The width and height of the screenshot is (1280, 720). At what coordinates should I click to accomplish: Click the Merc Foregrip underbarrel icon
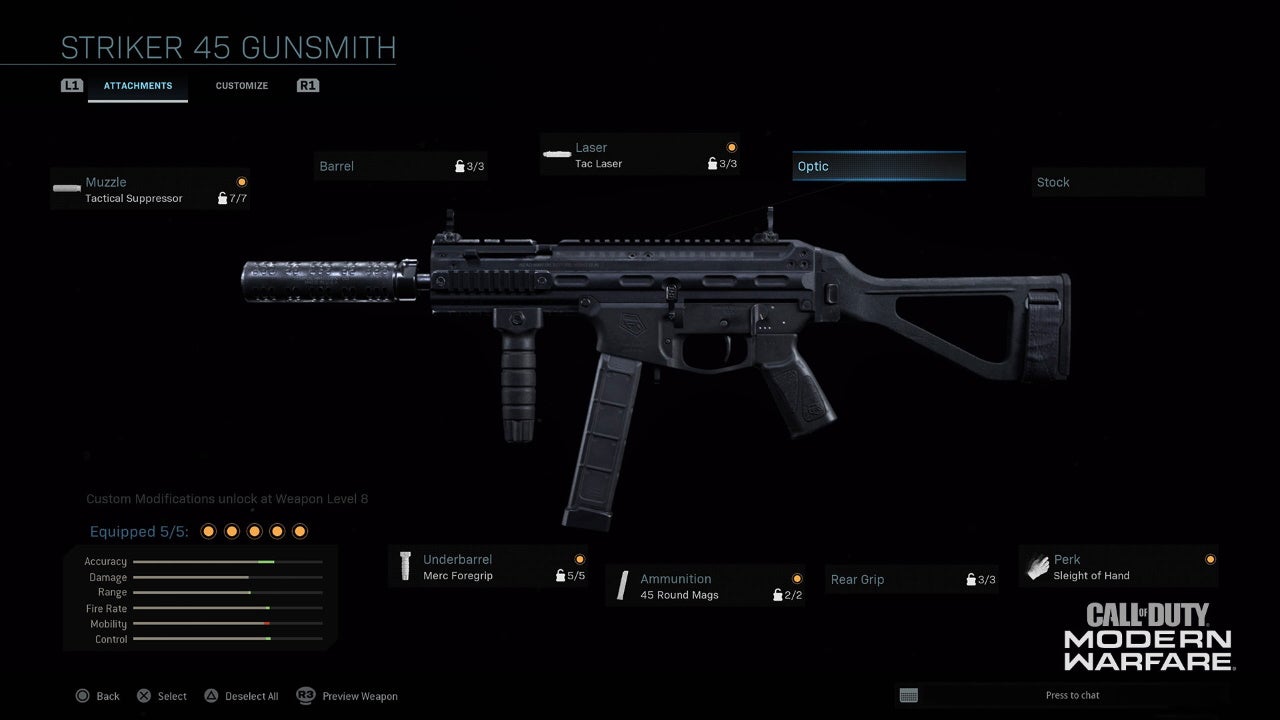click(x=405, y=567)
